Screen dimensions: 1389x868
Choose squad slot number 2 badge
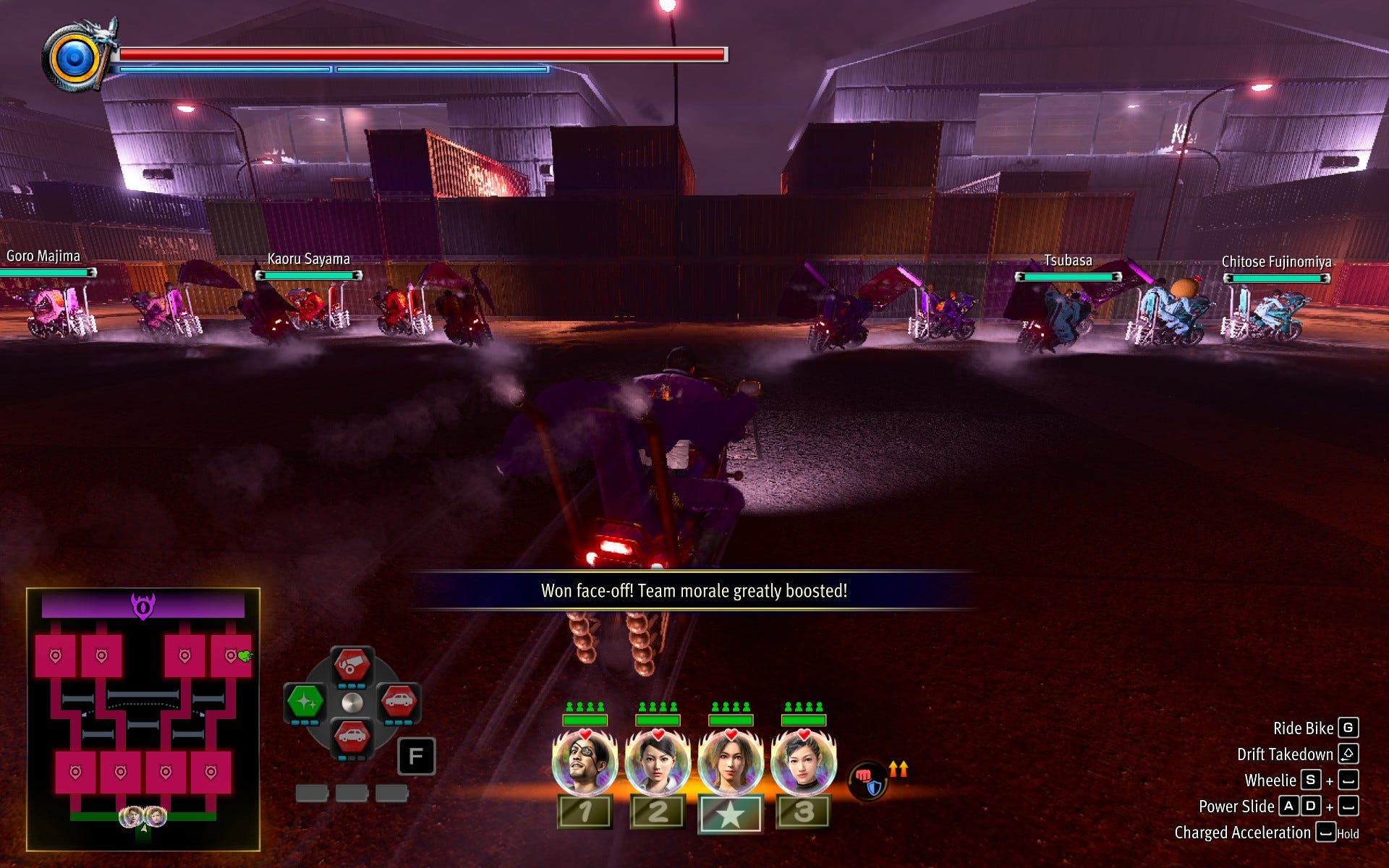click(x=658, y=812)
